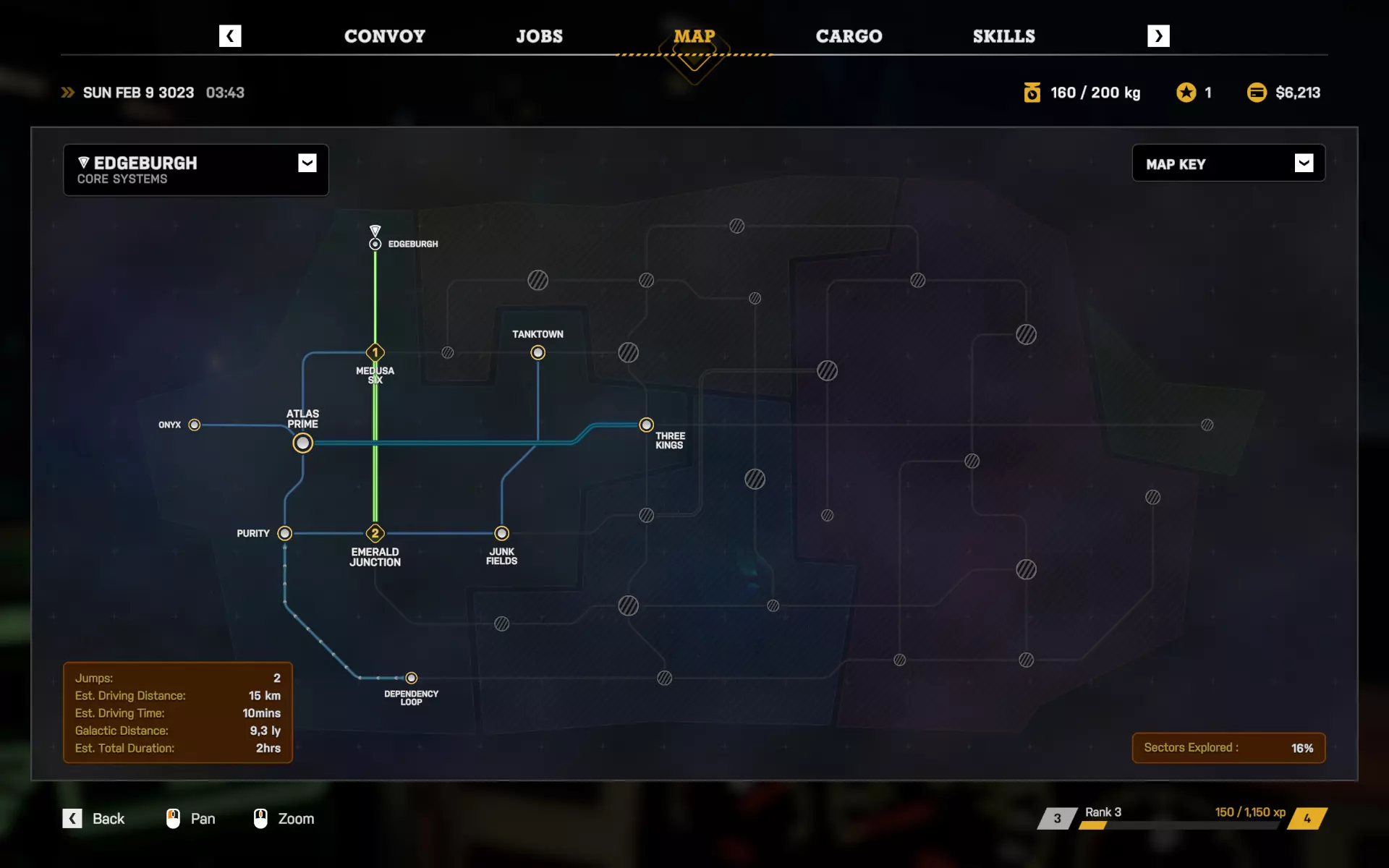
Task: Click the left arrow tab navigation button
Action: (230, 36)
